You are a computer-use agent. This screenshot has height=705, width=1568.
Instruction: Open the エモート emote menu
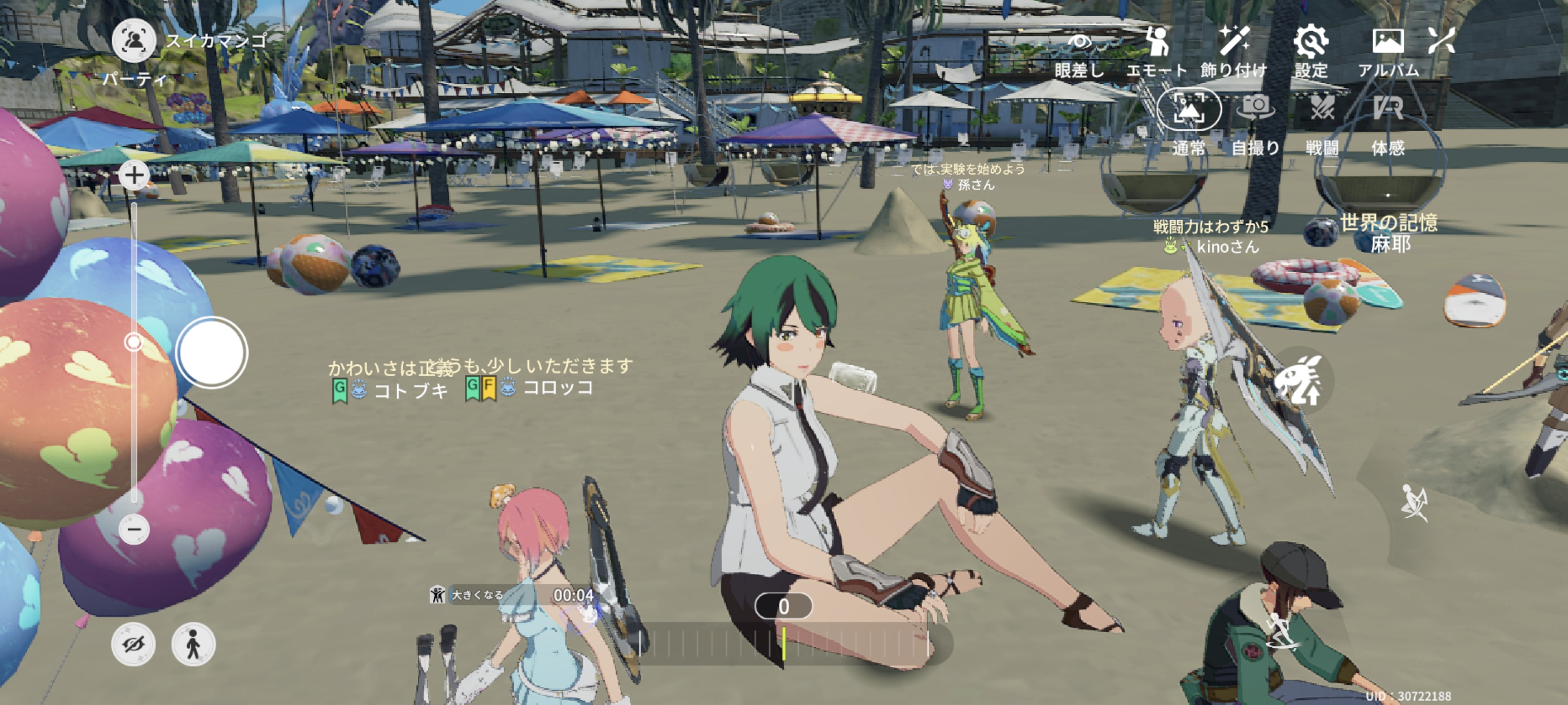tap(1156, 51)
